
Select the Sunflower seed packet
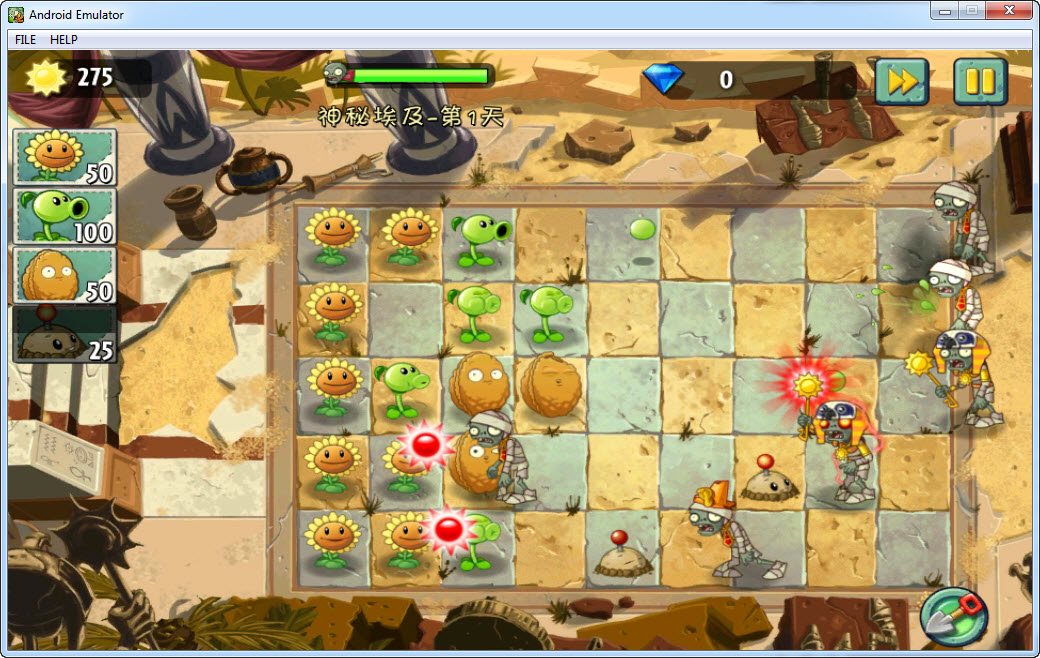click(x=64, y=157)
